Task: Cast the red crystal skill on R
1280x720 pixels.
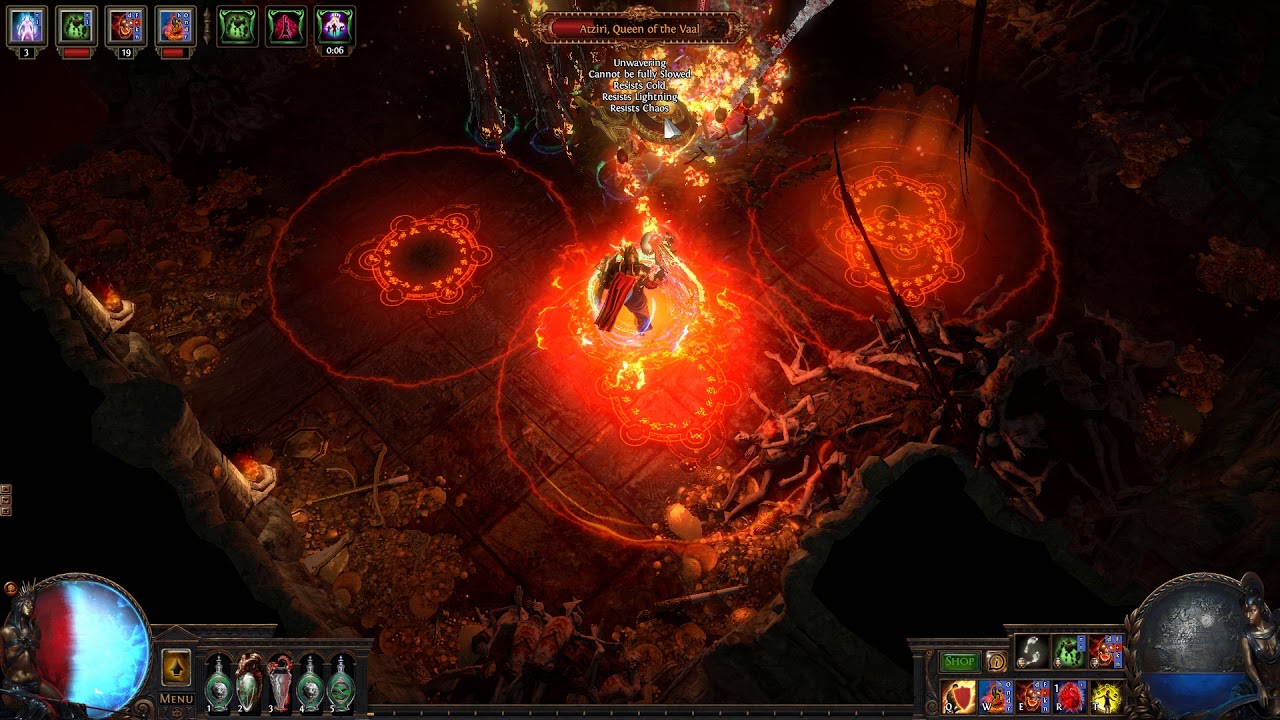Action: pos(1070,696)
